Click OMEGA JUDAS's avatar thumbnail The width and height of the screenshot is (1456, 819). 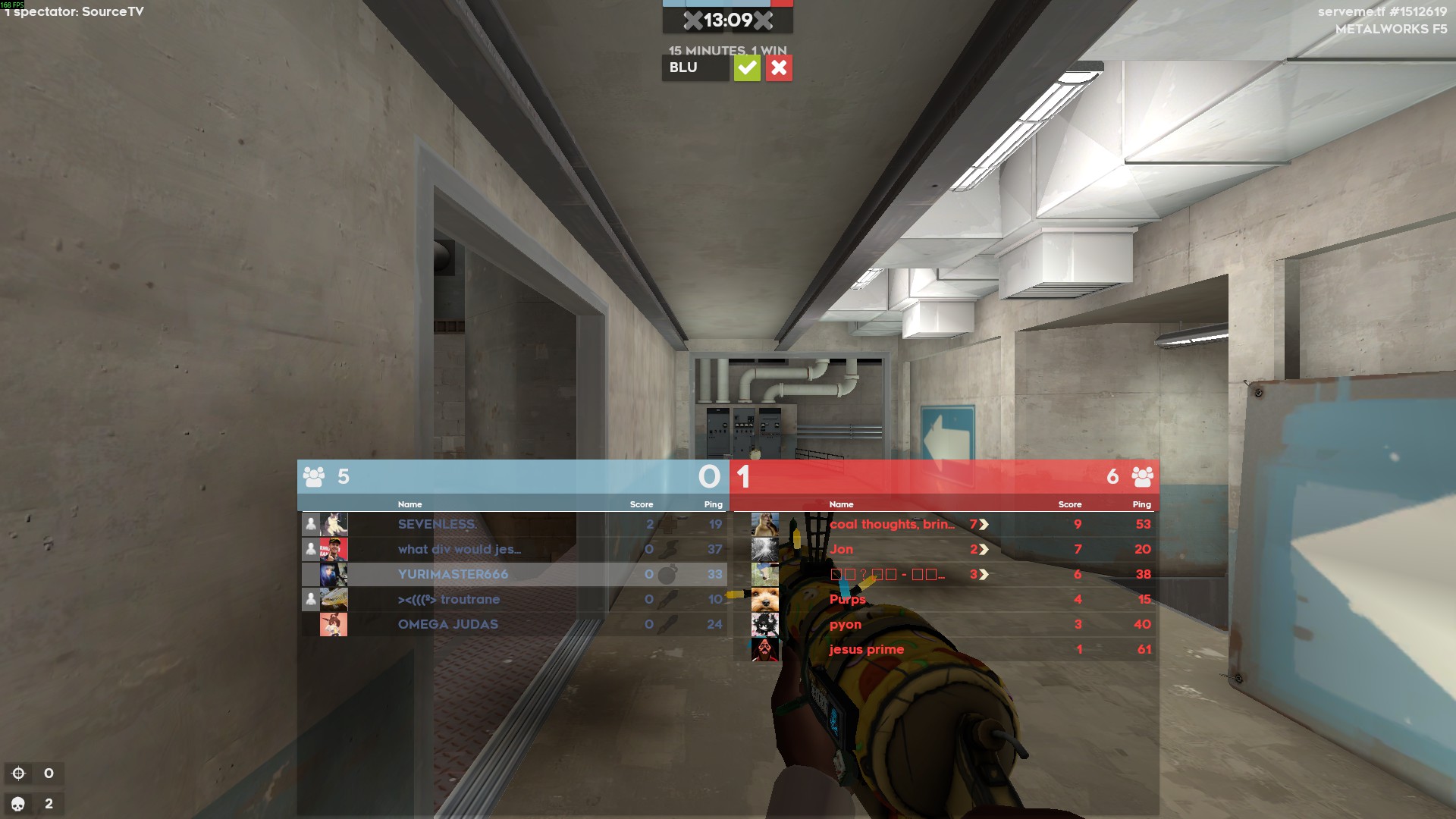coord(334,624)
